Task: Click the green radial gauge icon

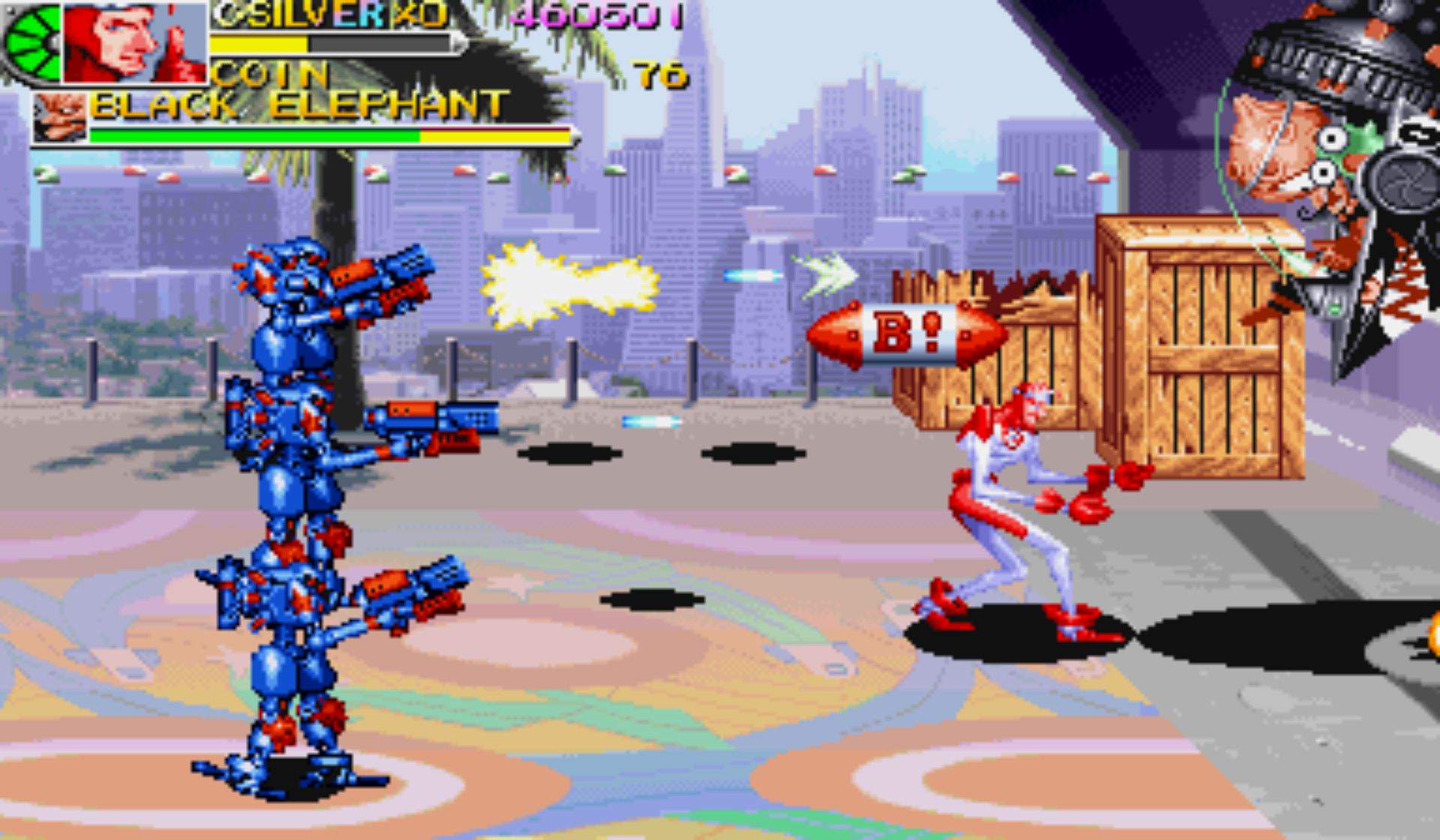Action: 33,41
